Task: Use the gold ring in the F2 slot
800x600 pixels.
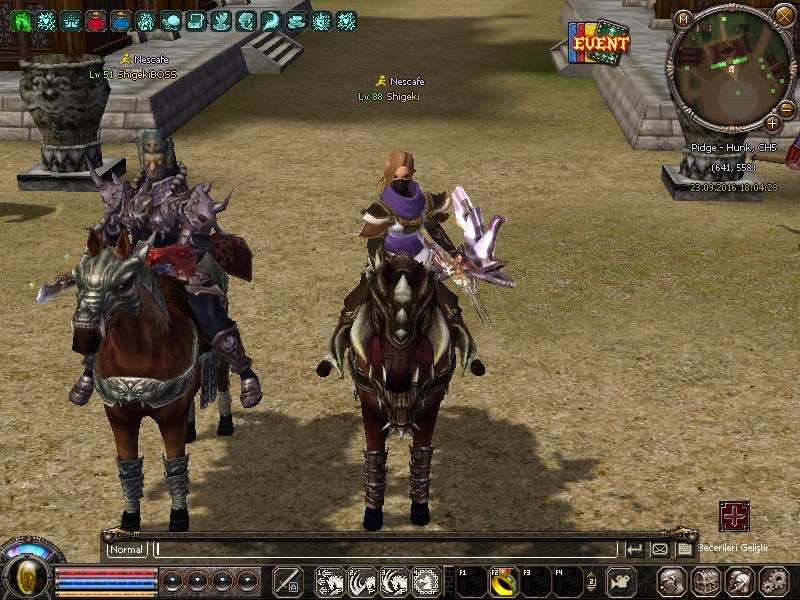Action: point(503,582)
